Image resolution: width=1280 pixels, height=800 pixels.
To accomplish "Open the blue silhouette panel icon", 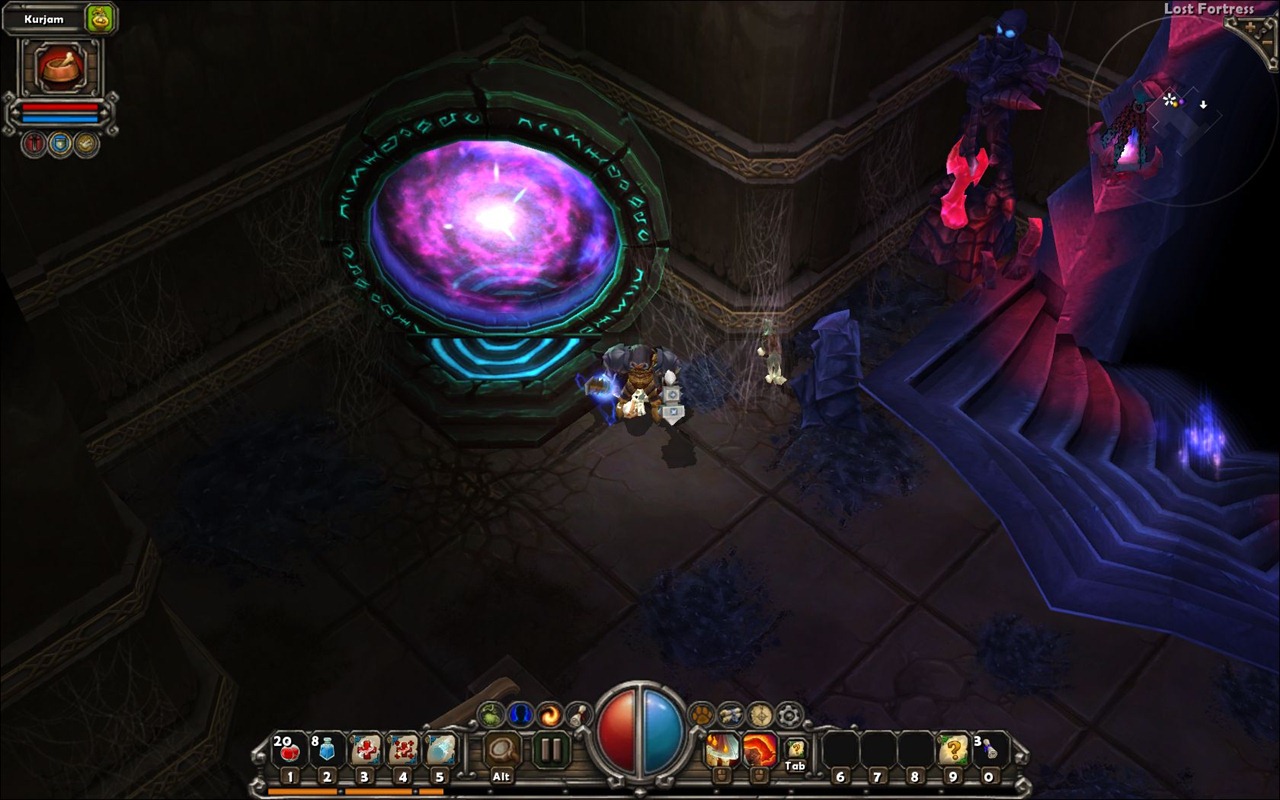I will tap(520, 715).
